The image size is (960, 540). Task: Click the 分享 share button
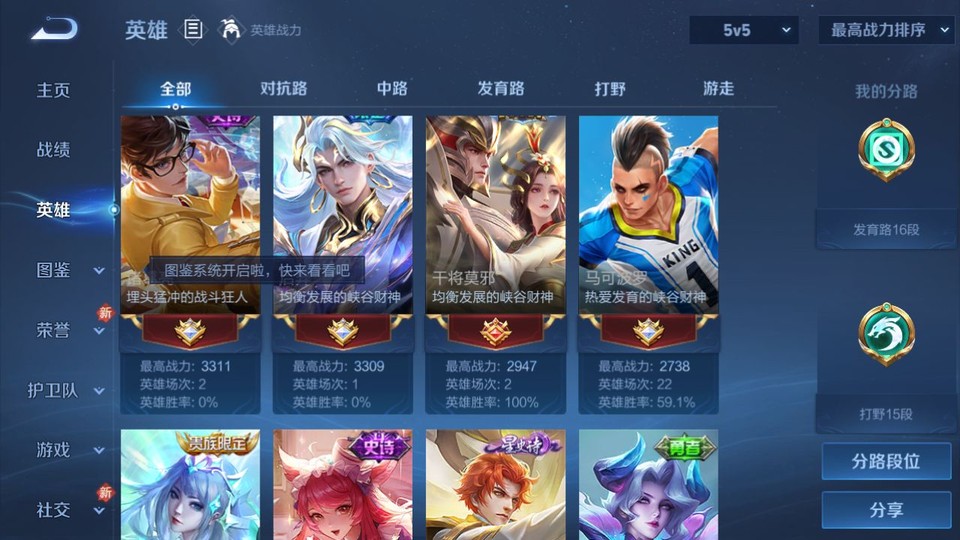point(886,510)
